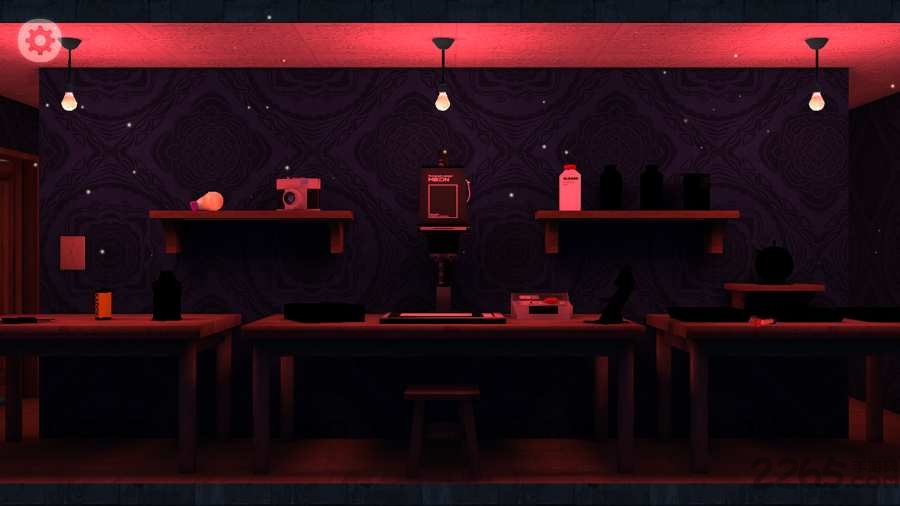Open the gear settings menu

[40, 40]
